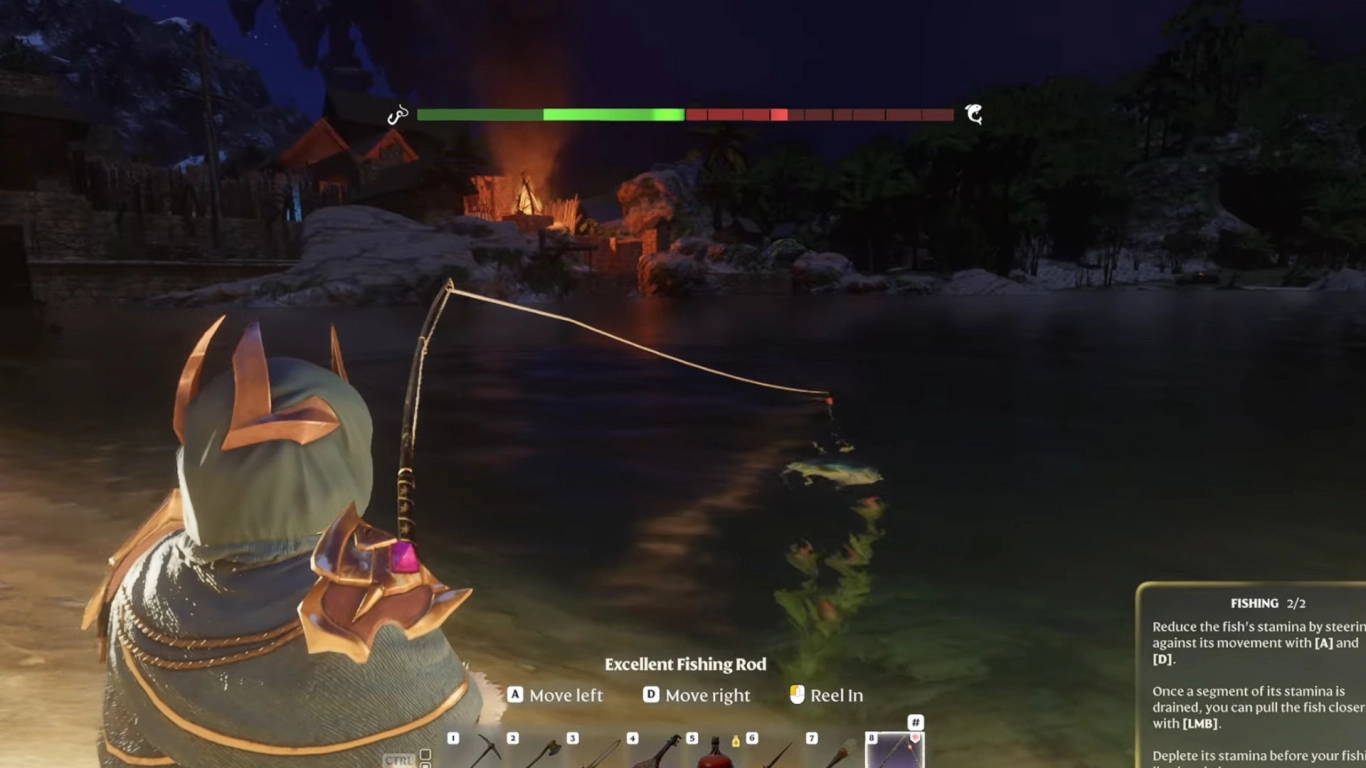Select the spear in hotbar slot 3
This screenshot has width=1366, height=768.
(x=606, y=756)
